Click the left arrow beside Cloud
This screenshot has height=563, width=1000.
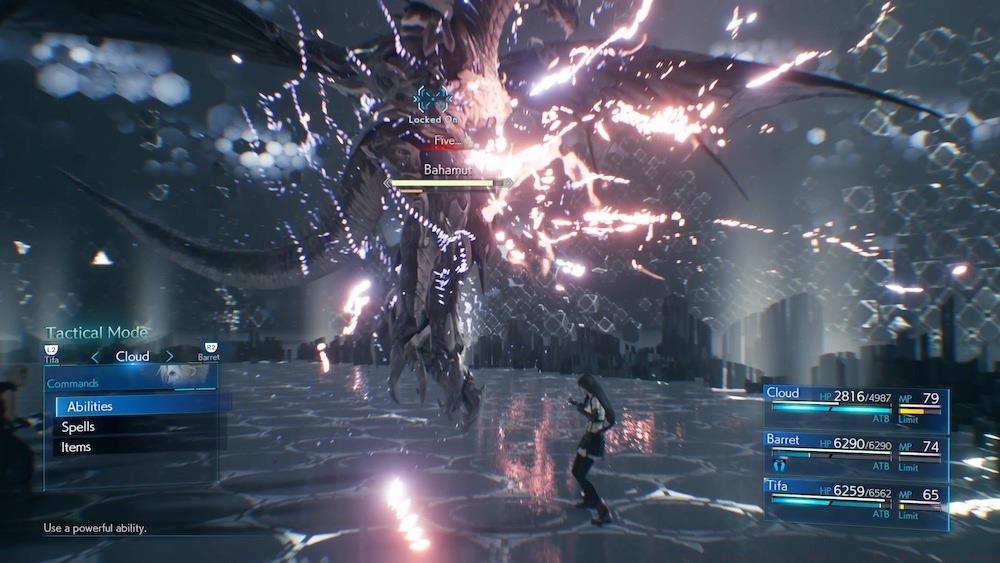tap(96, 356)
